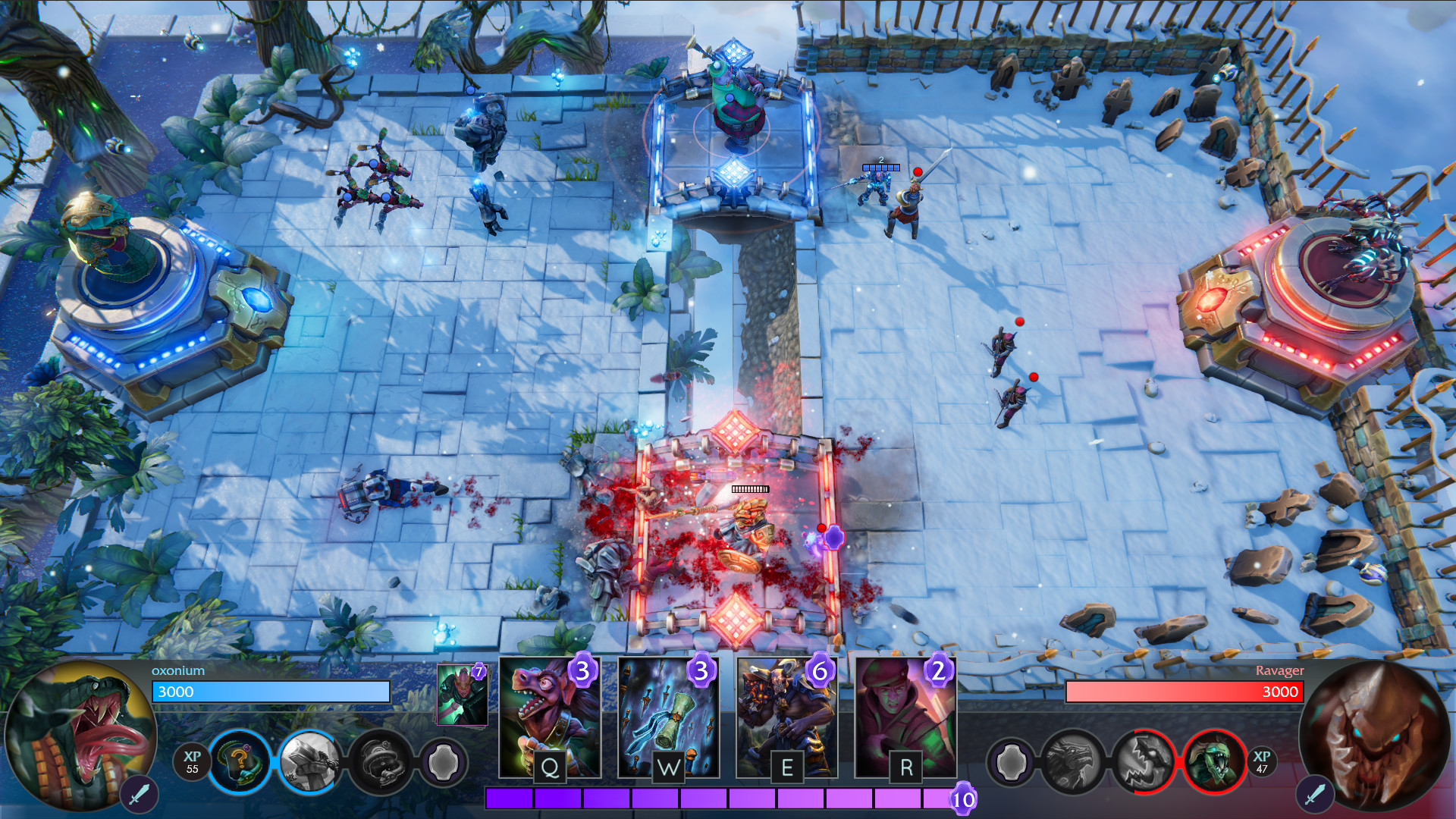Select the coiled snake basket perk icon
Viewport: 1456px width, 819px height.
pyautogui.click(x=379, y=761)
